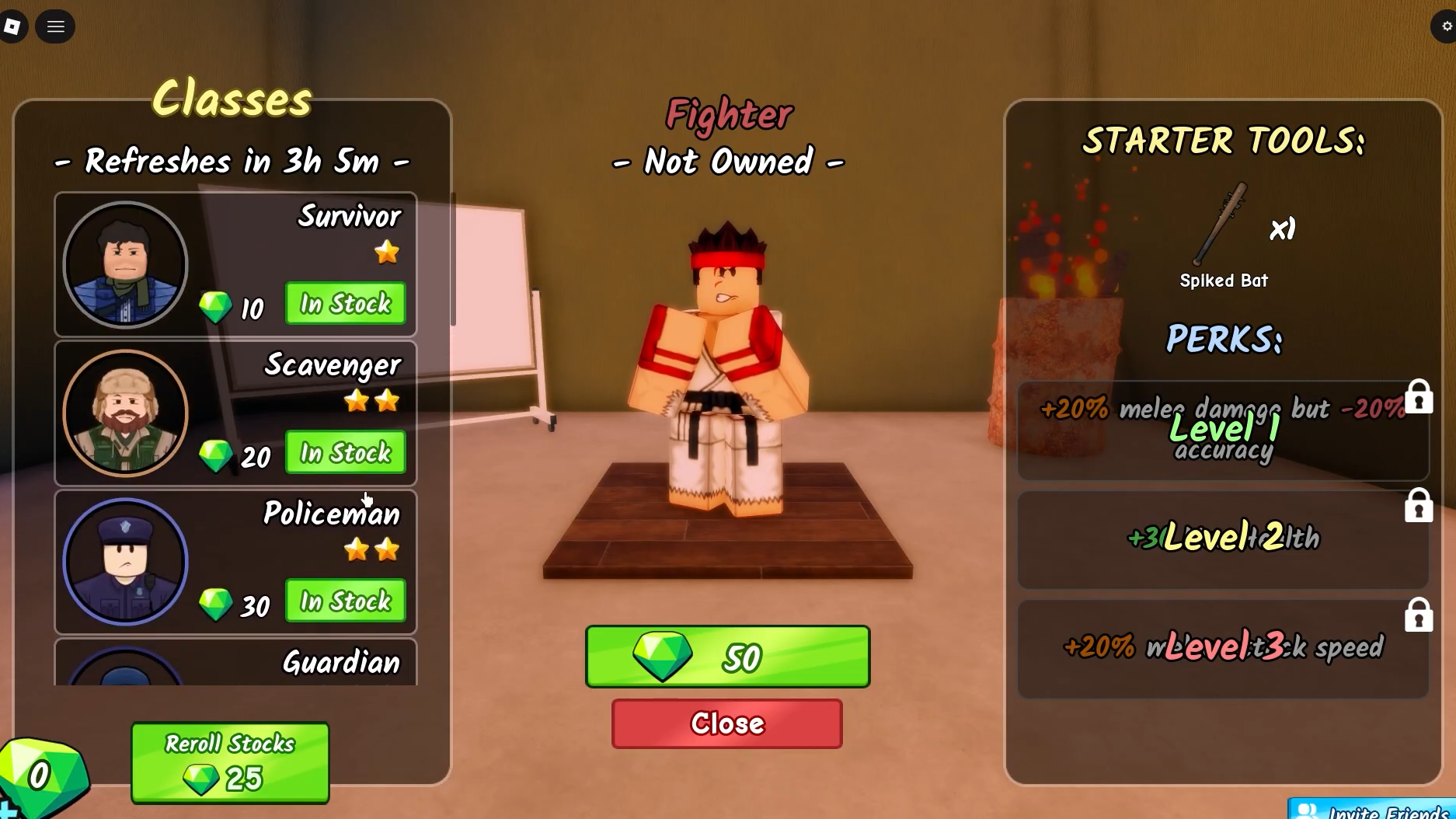This screenshot has width=1456, height=819.
Task: Click Scavenger's In Stock button
Action: (345, 452)
